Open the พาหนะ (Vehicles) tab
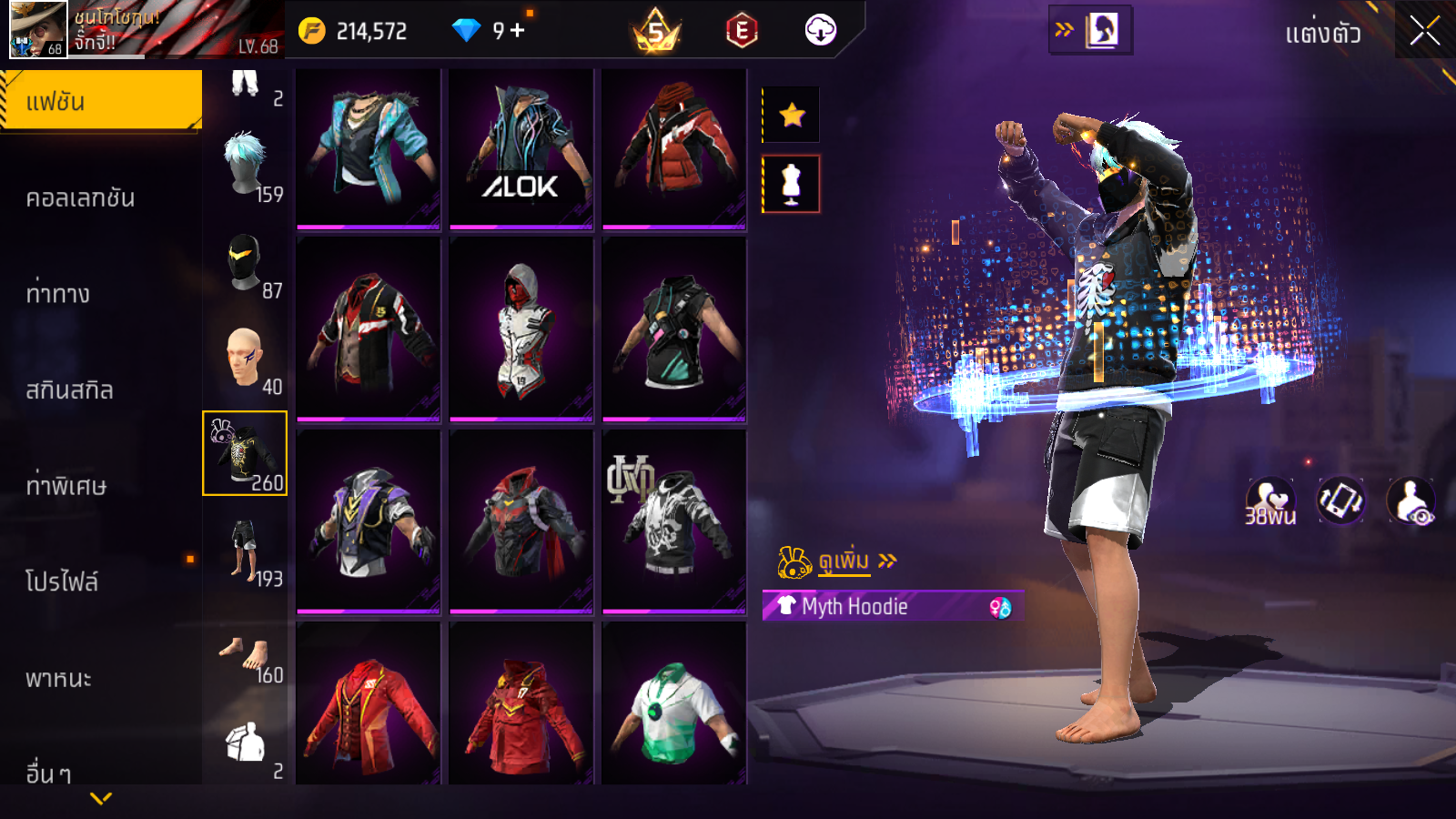Image resolution: width=1456 pixels, height=819 pixels. 58,678
